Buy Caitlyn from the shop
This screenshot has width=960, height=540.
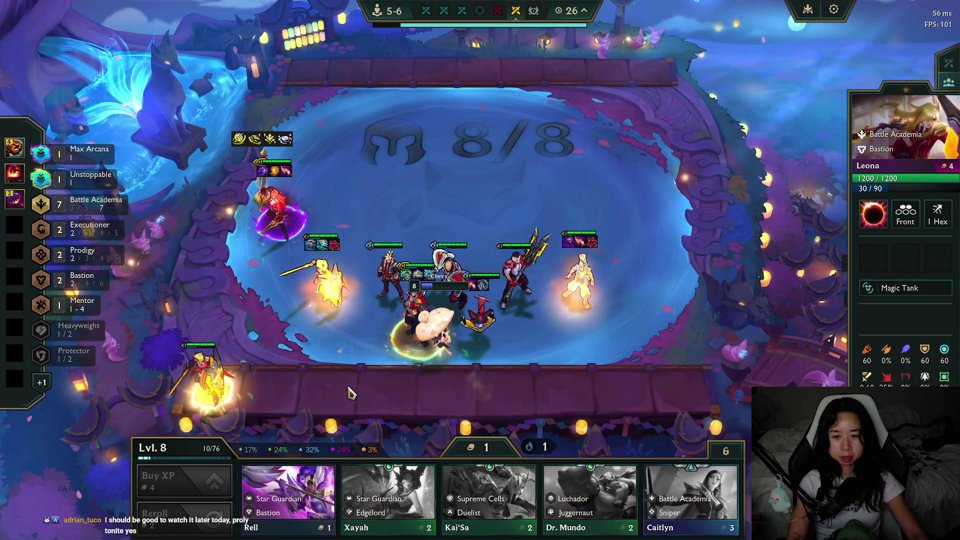[x=691, y=498]
